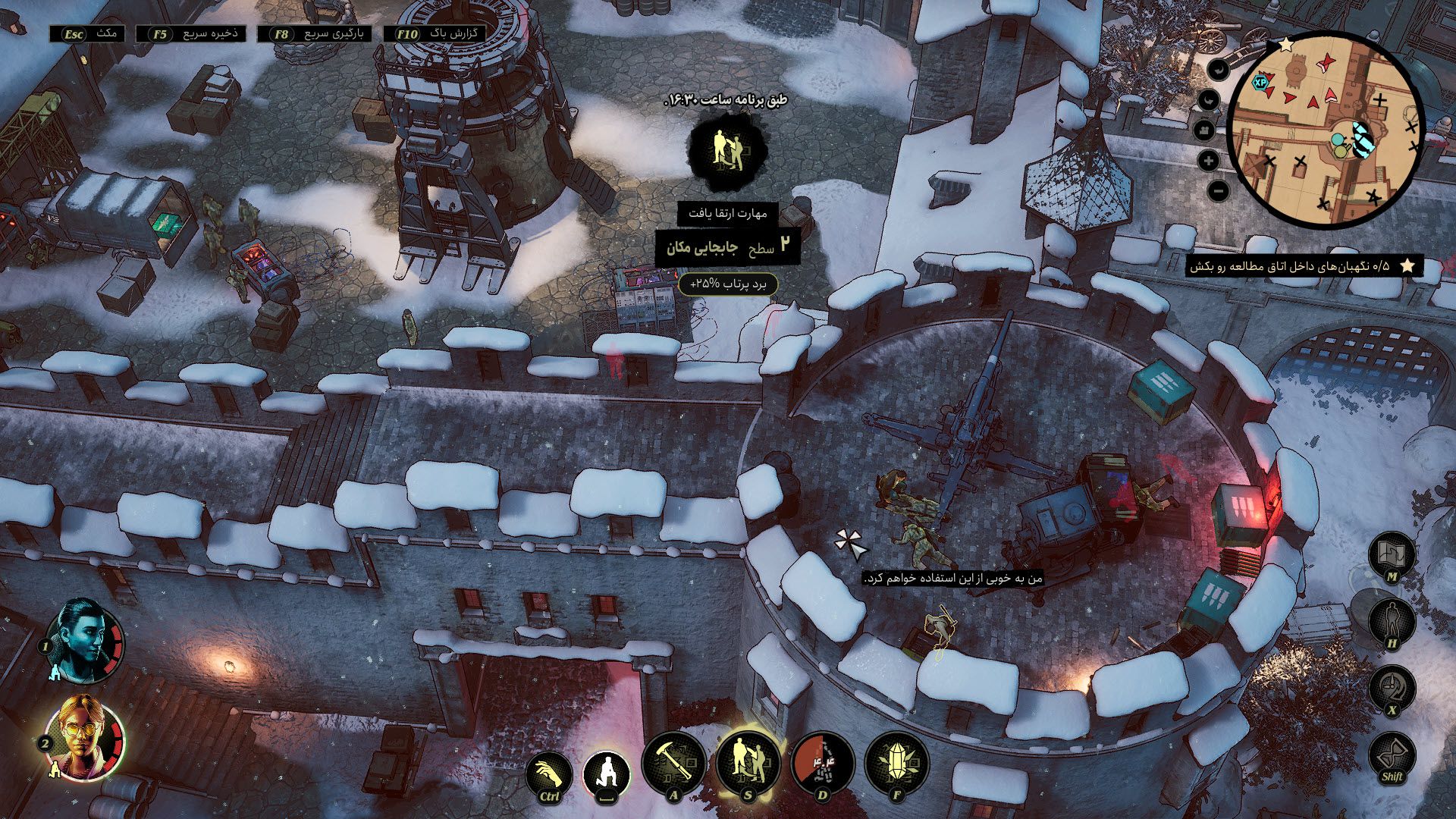
Task: Click the camera icon beside the minimap
Action: [x=1205, y=130]
